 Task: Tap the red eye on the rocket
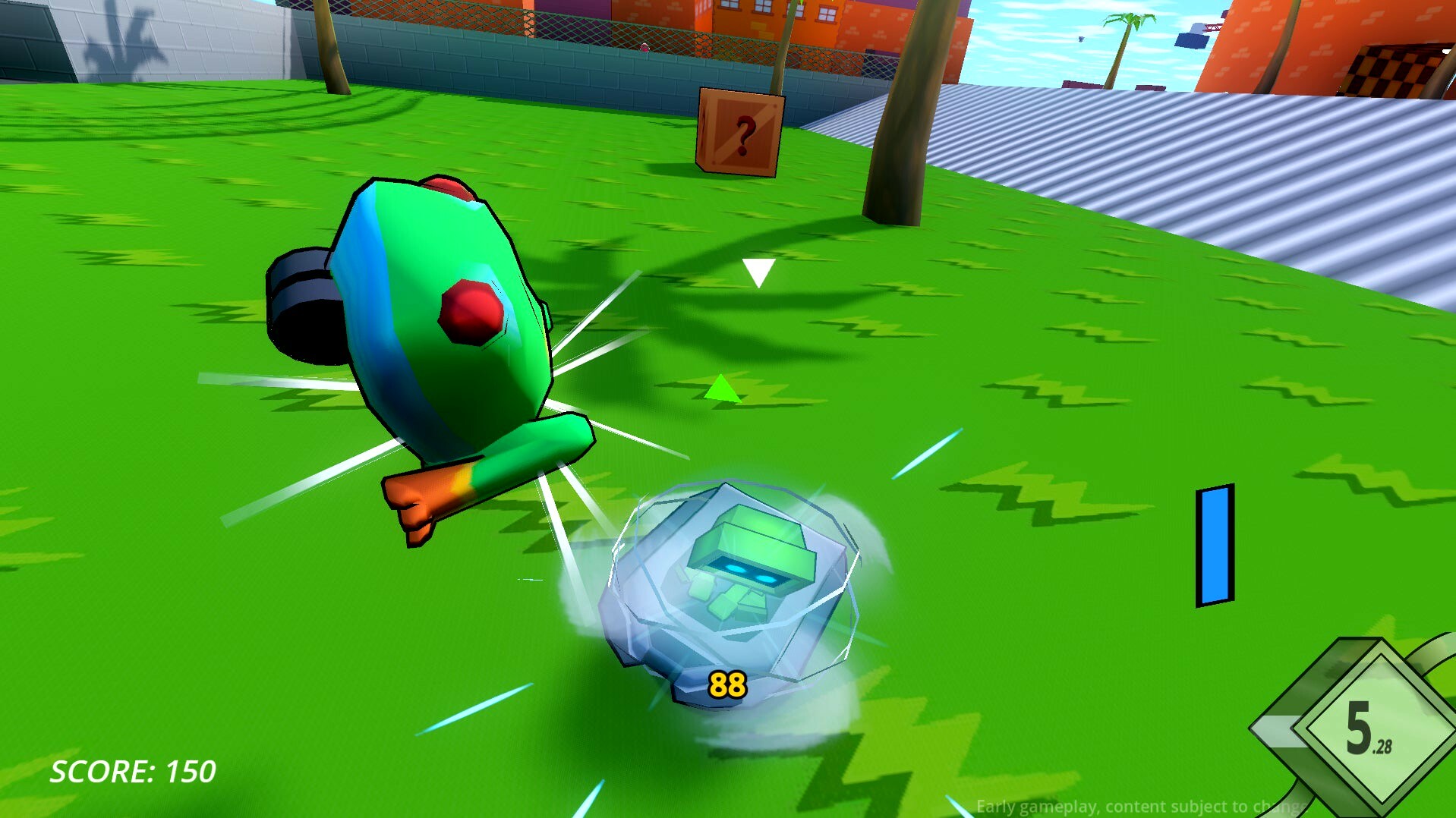point(471,313)
